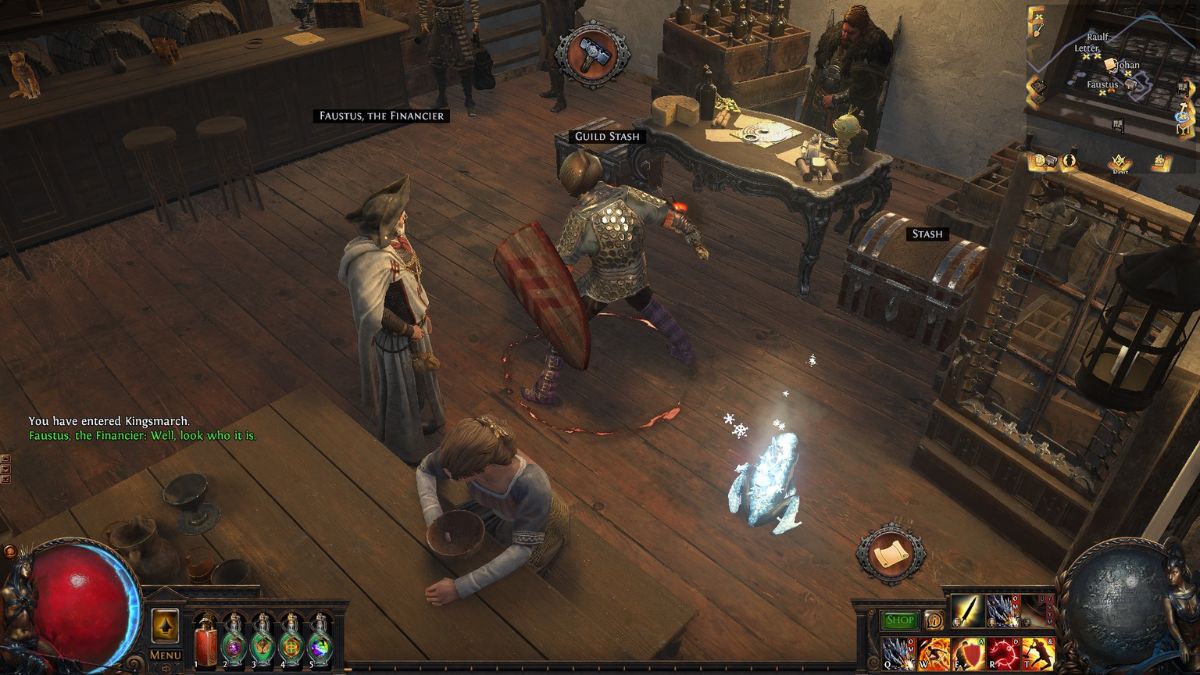Activate the ice shard skill on Q

[896, 653]
